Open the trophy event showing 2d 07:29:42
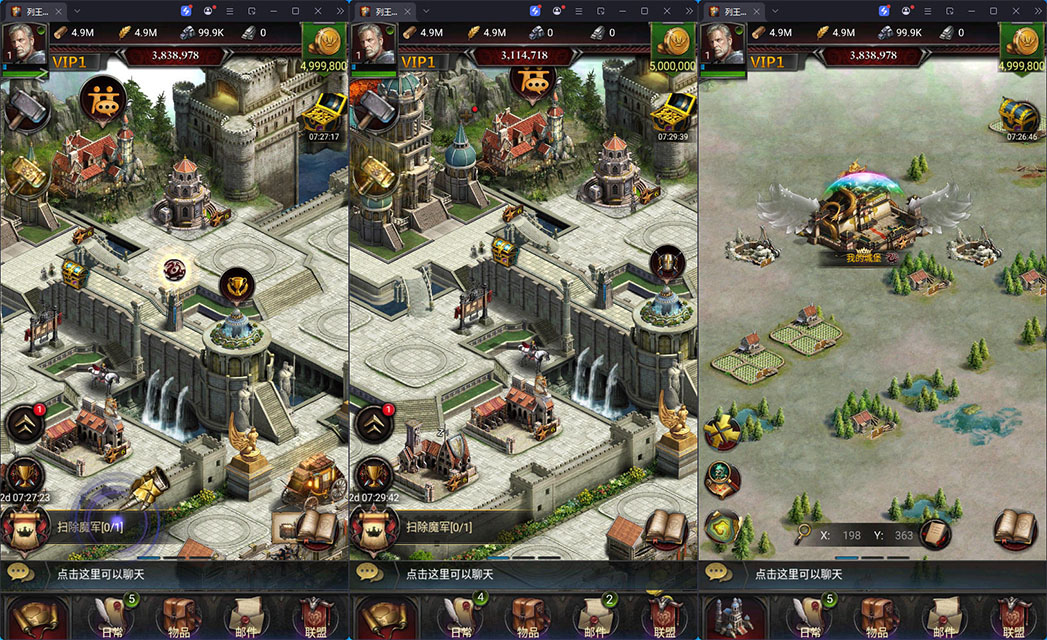 pos(372,477)
